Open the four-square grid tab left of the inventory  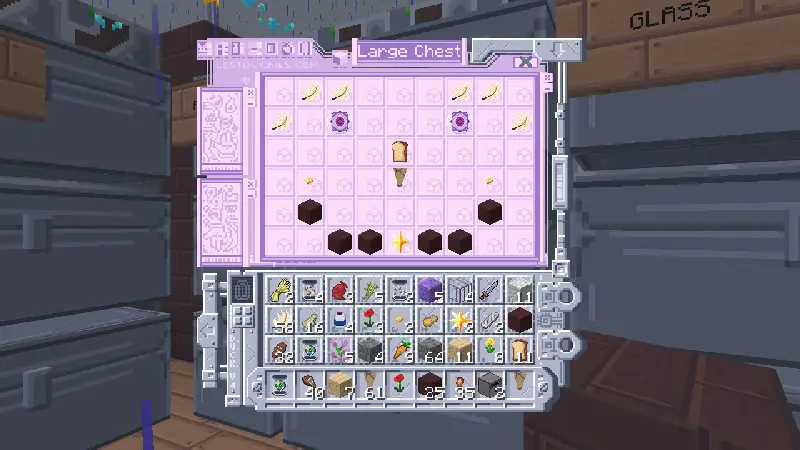click(242, 319)
